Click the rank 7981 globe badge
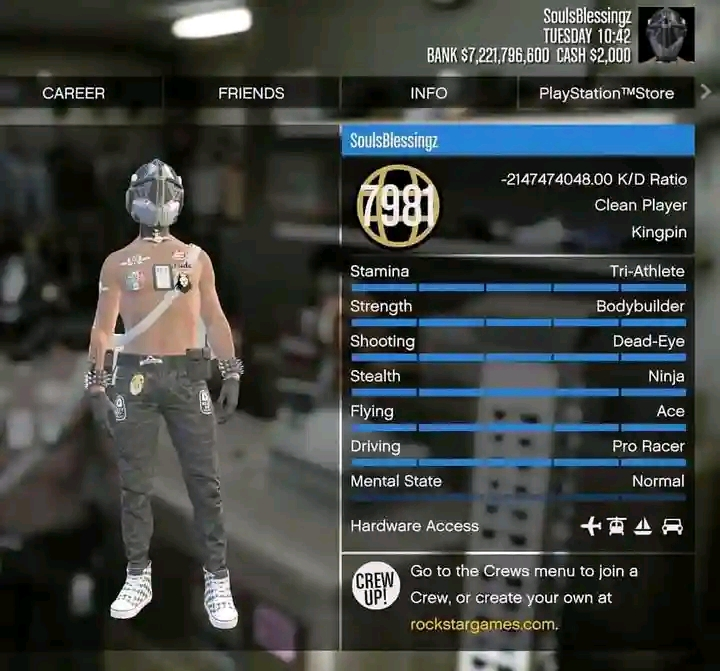The image size is (720, 671). tap(398, 208)
